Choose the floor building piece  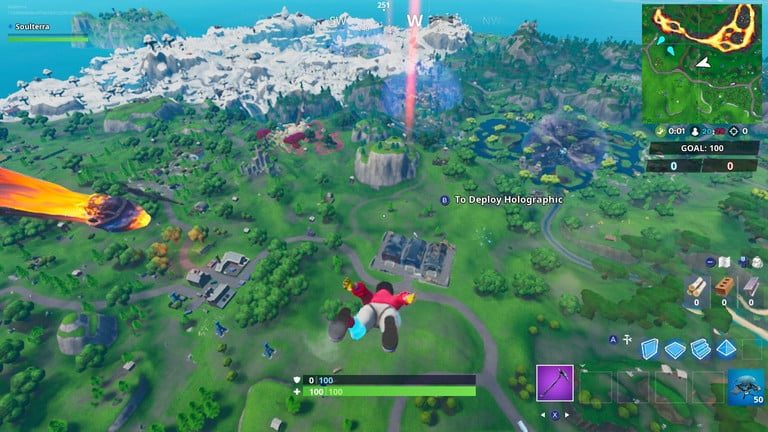[x=675, y=348]
